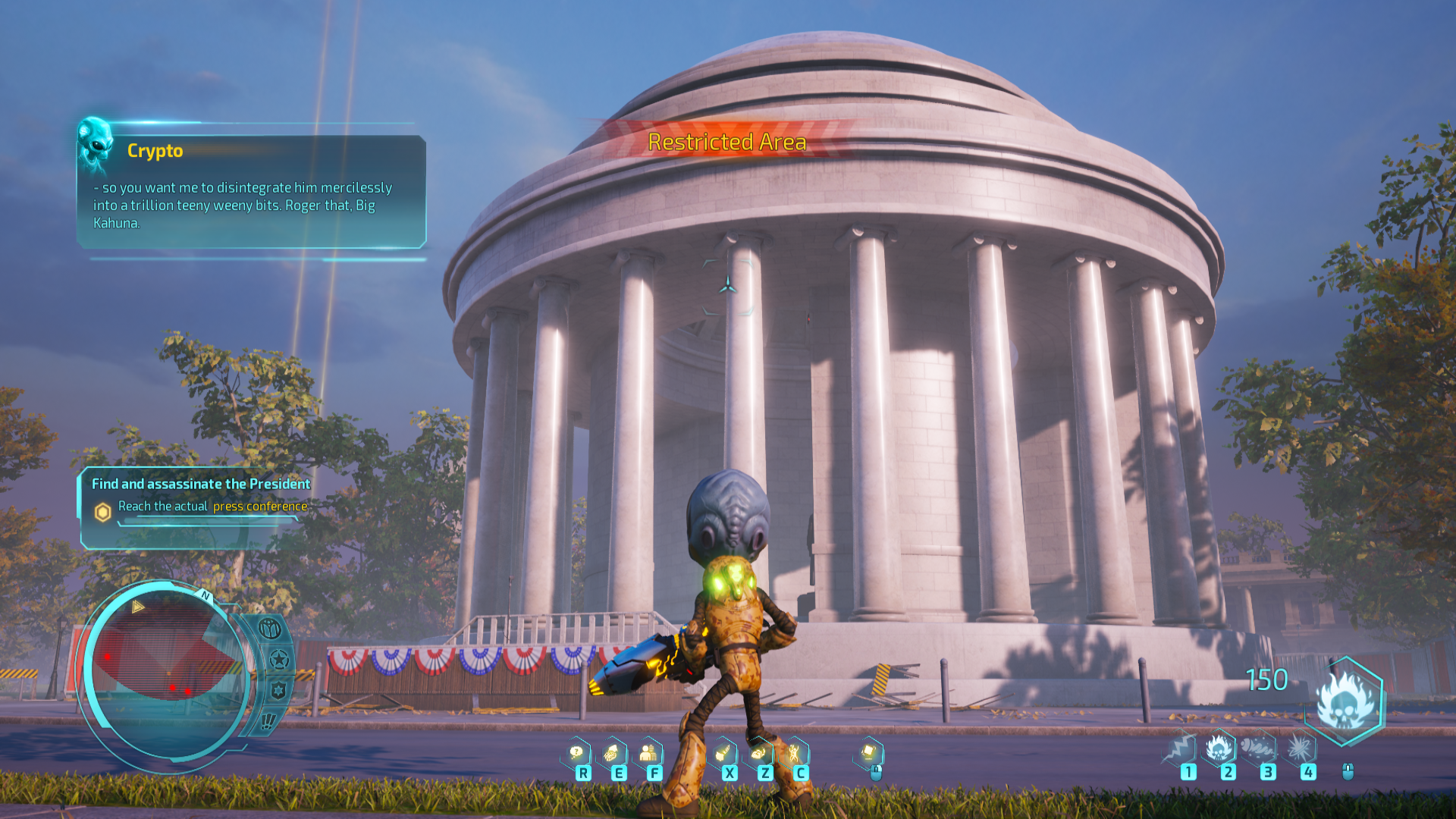1456x819 pixels.
Task: Select the yellow triangle objective marker on minimap
Action: tap(137, 607)
